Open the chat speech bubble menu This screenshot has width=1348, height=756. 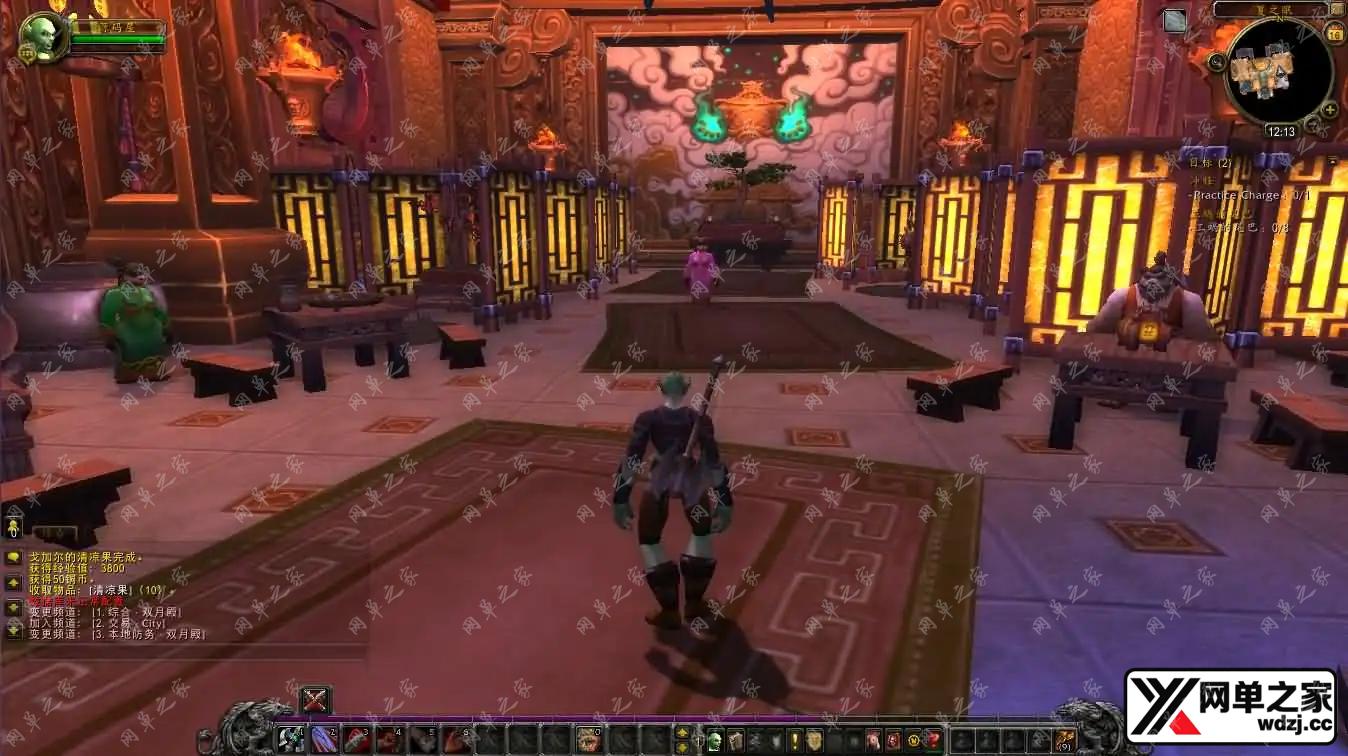[x=13, y=557]
